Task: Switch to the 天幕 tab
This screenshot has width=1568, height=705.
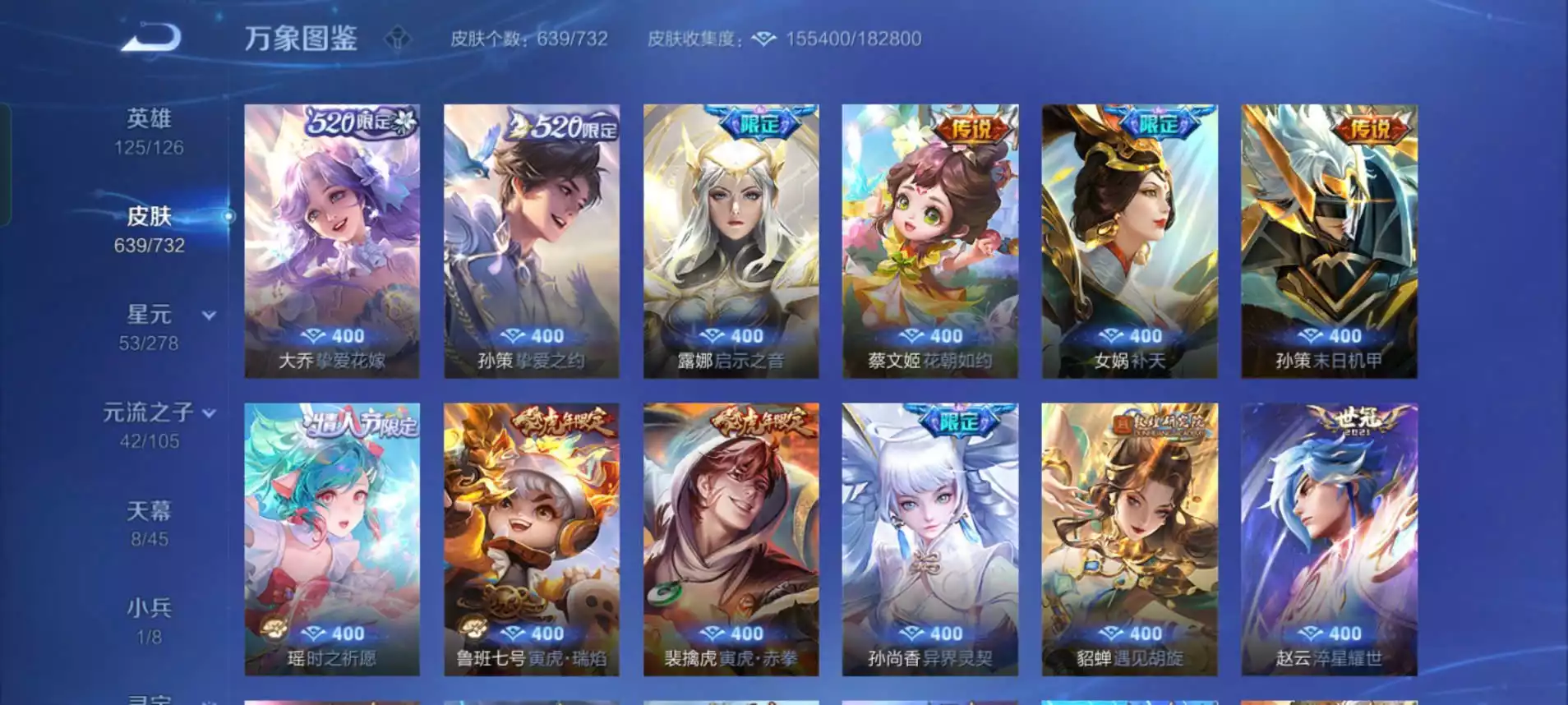Action: click(149, 523)
